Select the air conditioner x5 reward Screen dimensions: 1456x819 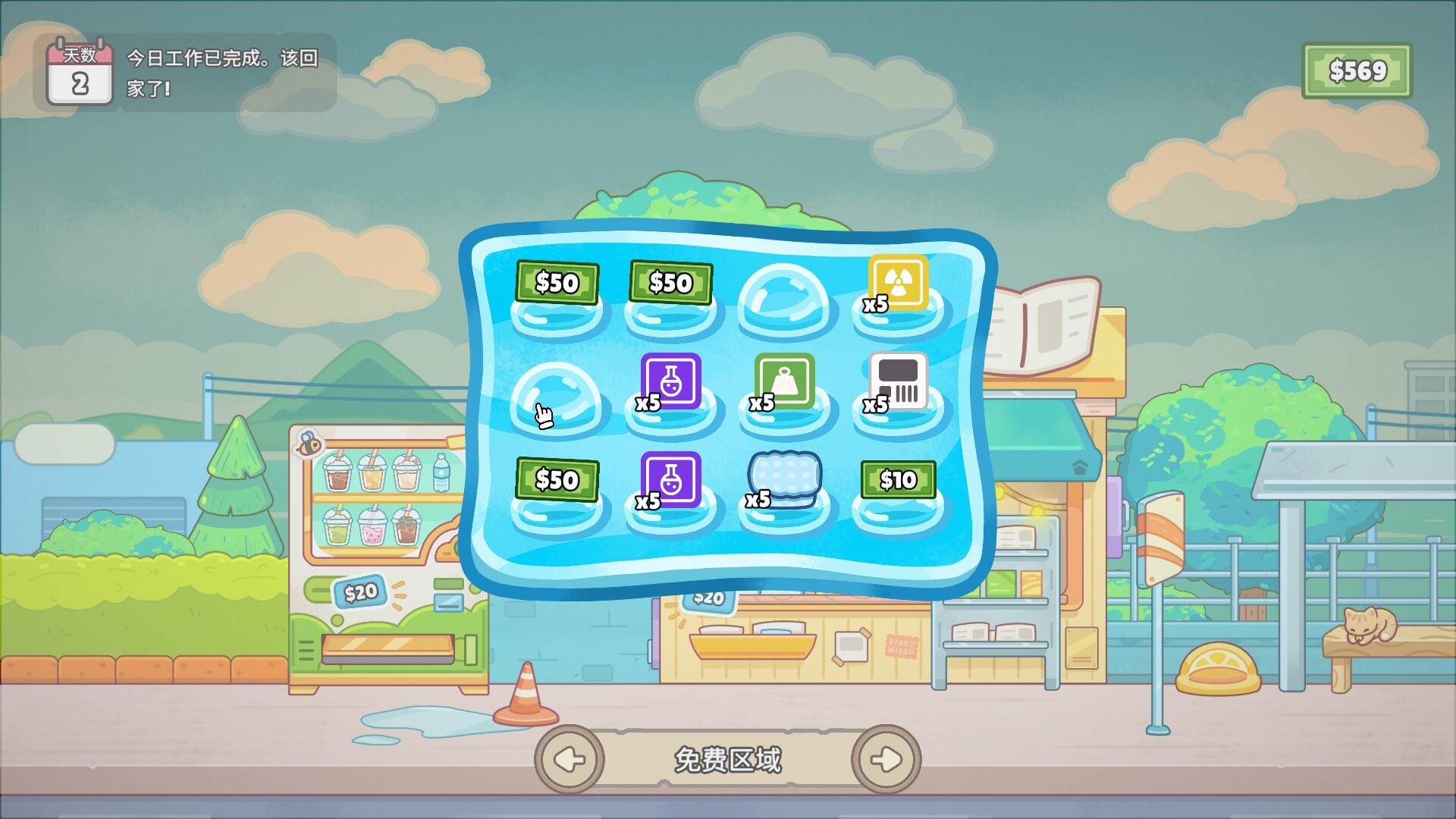coord(897,383)
